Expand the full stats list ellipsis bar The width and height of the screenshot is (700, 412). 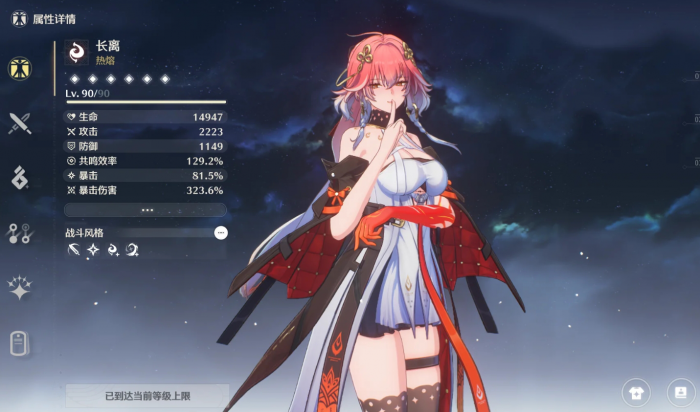coord(146,210)
